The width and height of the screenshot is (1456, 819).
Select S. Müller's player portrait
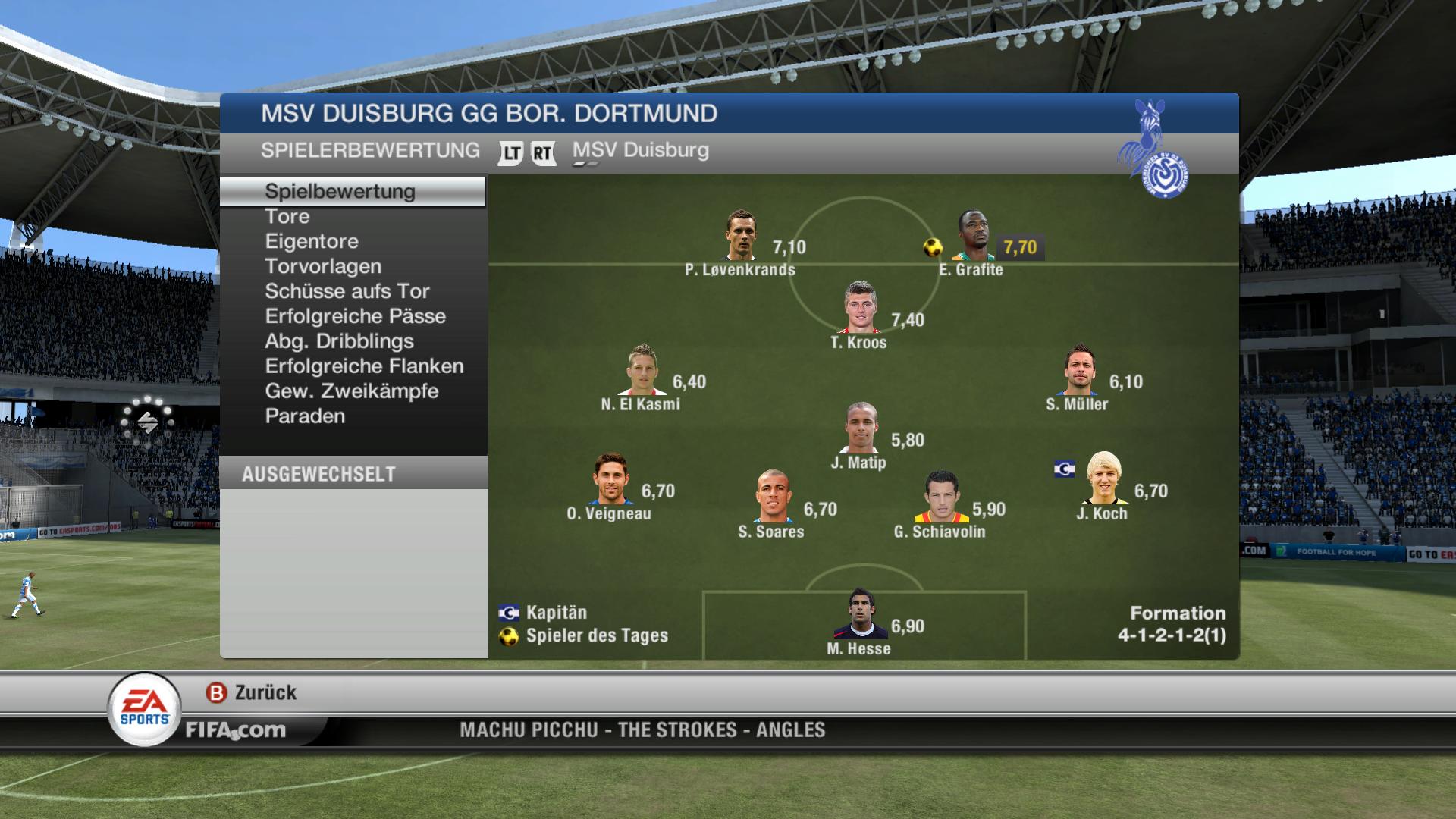(1078, 370)
